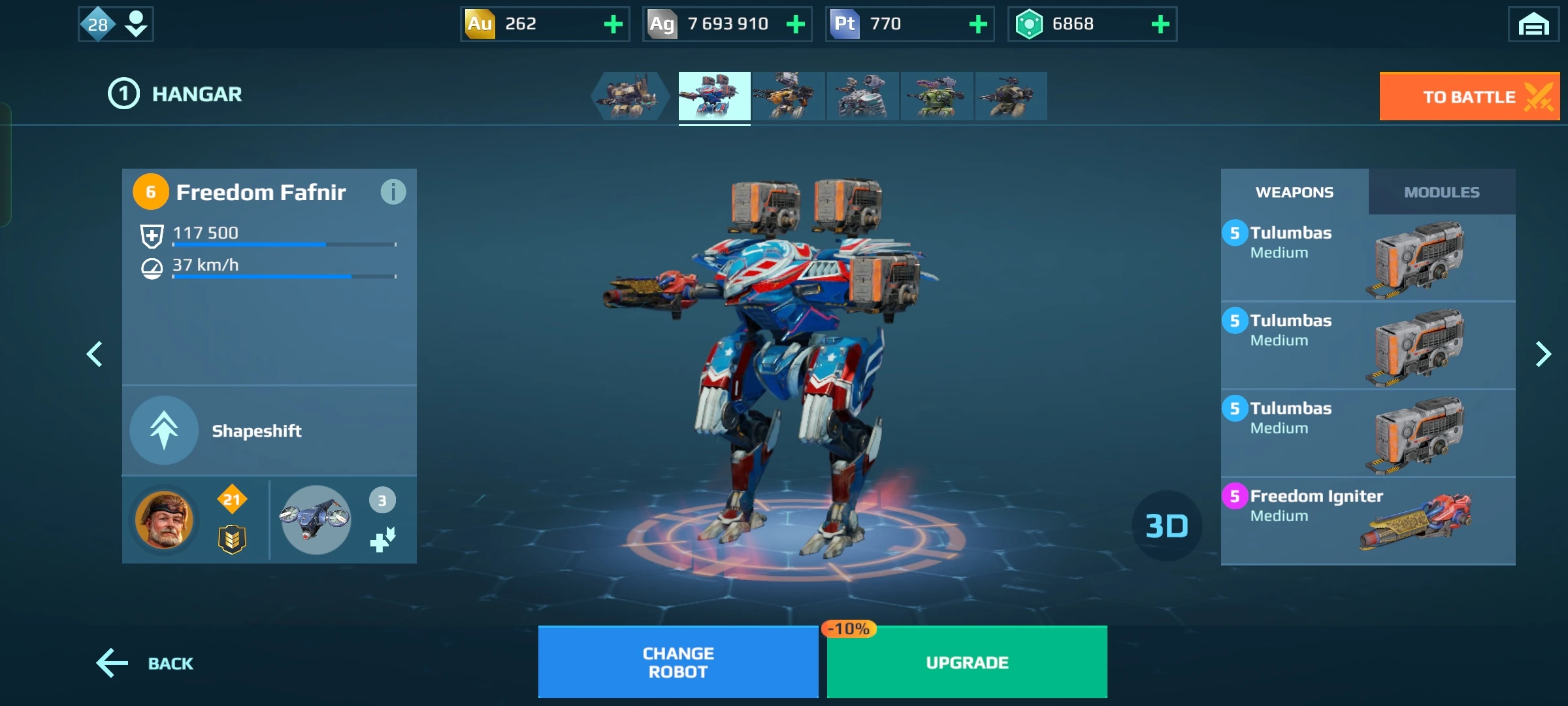This screenshot has width=1568, height=706.
Task: Click the green plus next to Gold
Action: click(612, 24)
